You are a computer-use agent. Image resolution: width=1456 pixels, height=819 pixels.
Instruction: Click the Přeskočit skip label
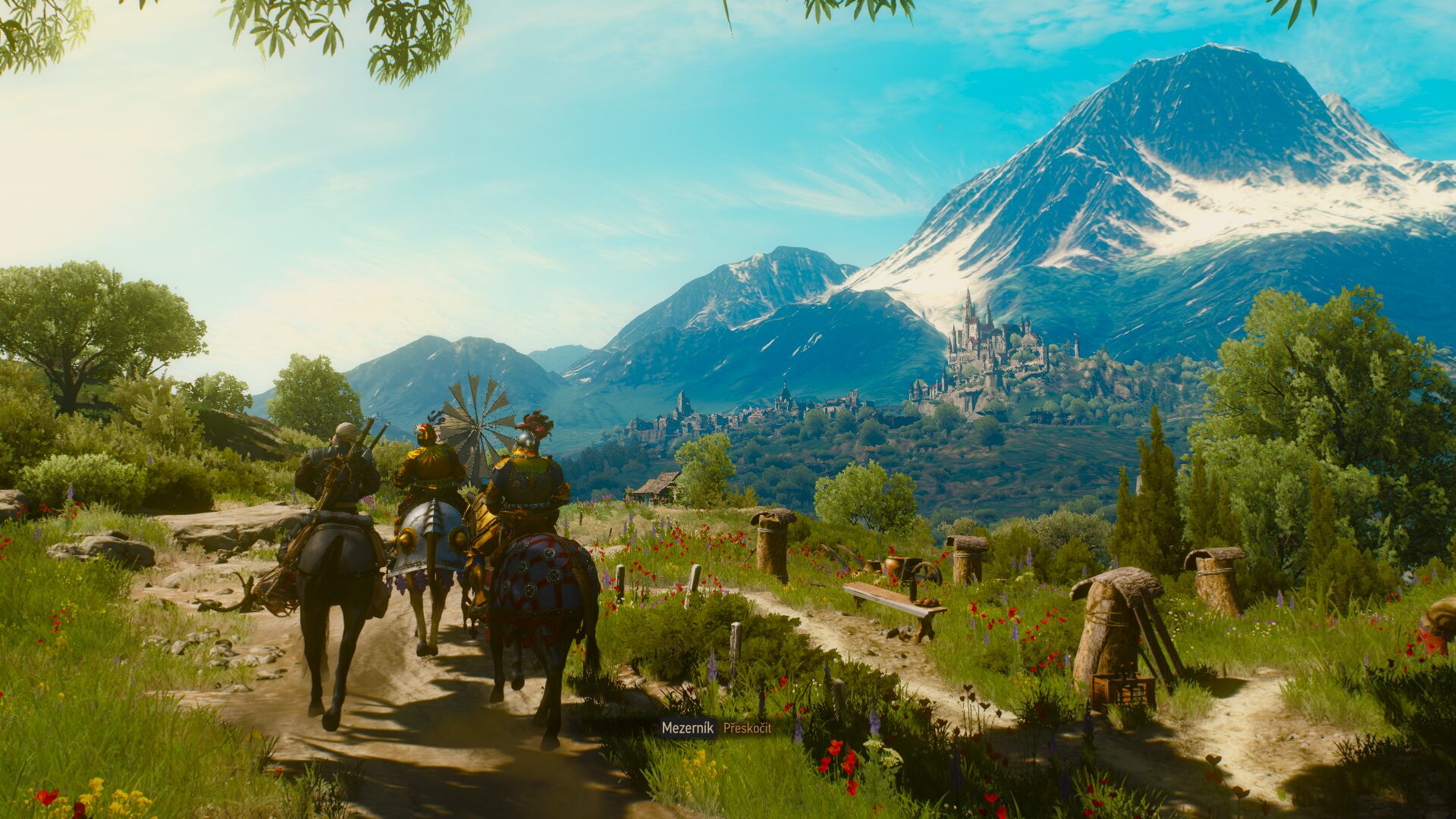pos(747,728)
